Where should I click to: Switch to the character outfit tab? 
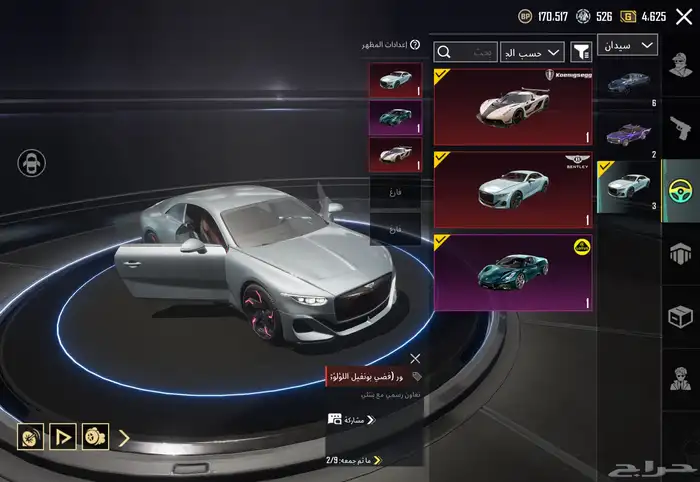681,72
